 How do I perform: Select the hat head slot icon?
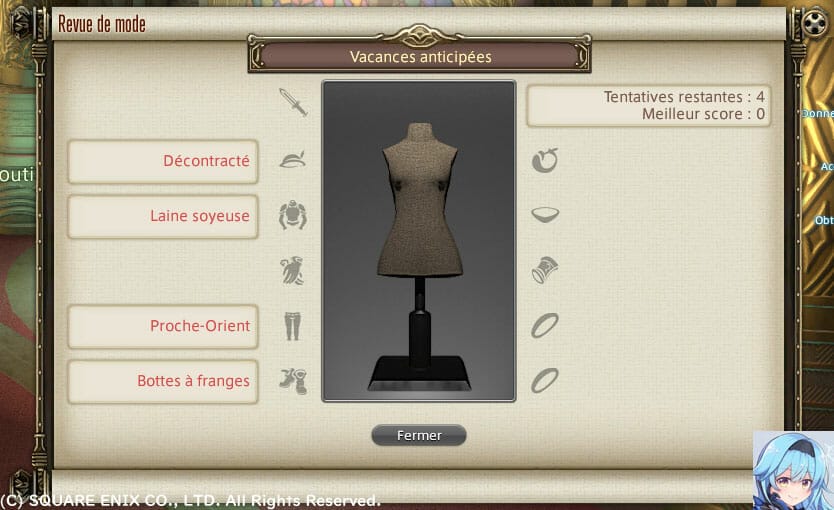pyautogui.click(x=293, y=160)
